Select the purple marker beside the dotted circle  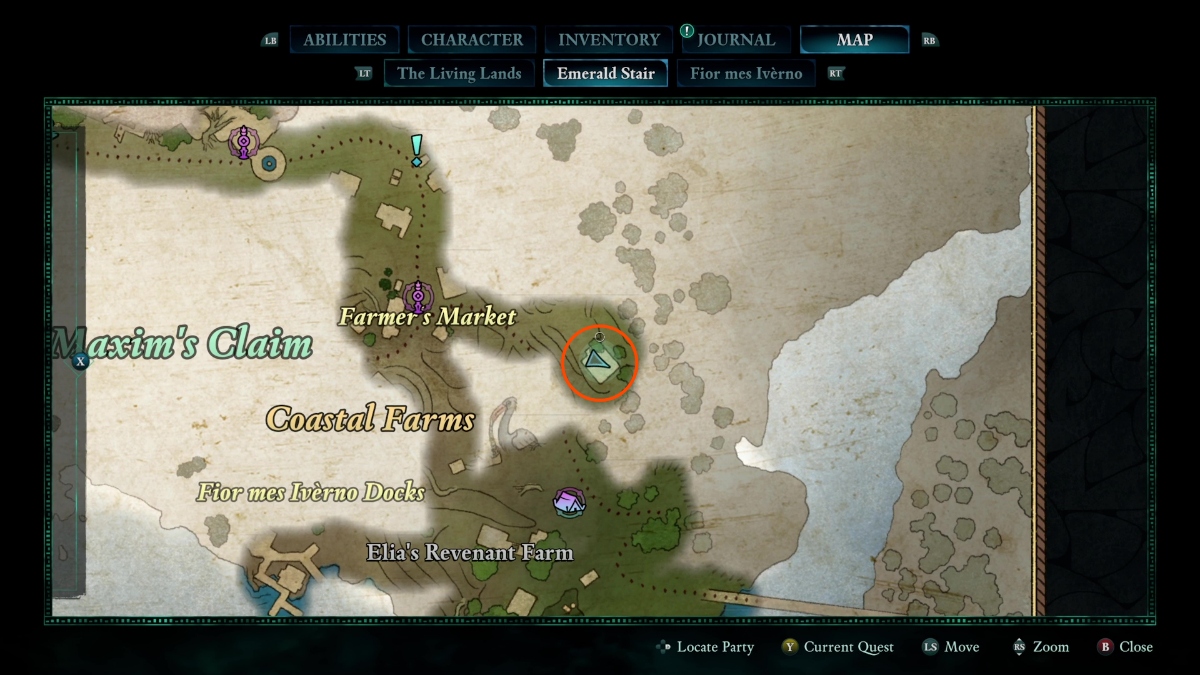tap(242, 143)
